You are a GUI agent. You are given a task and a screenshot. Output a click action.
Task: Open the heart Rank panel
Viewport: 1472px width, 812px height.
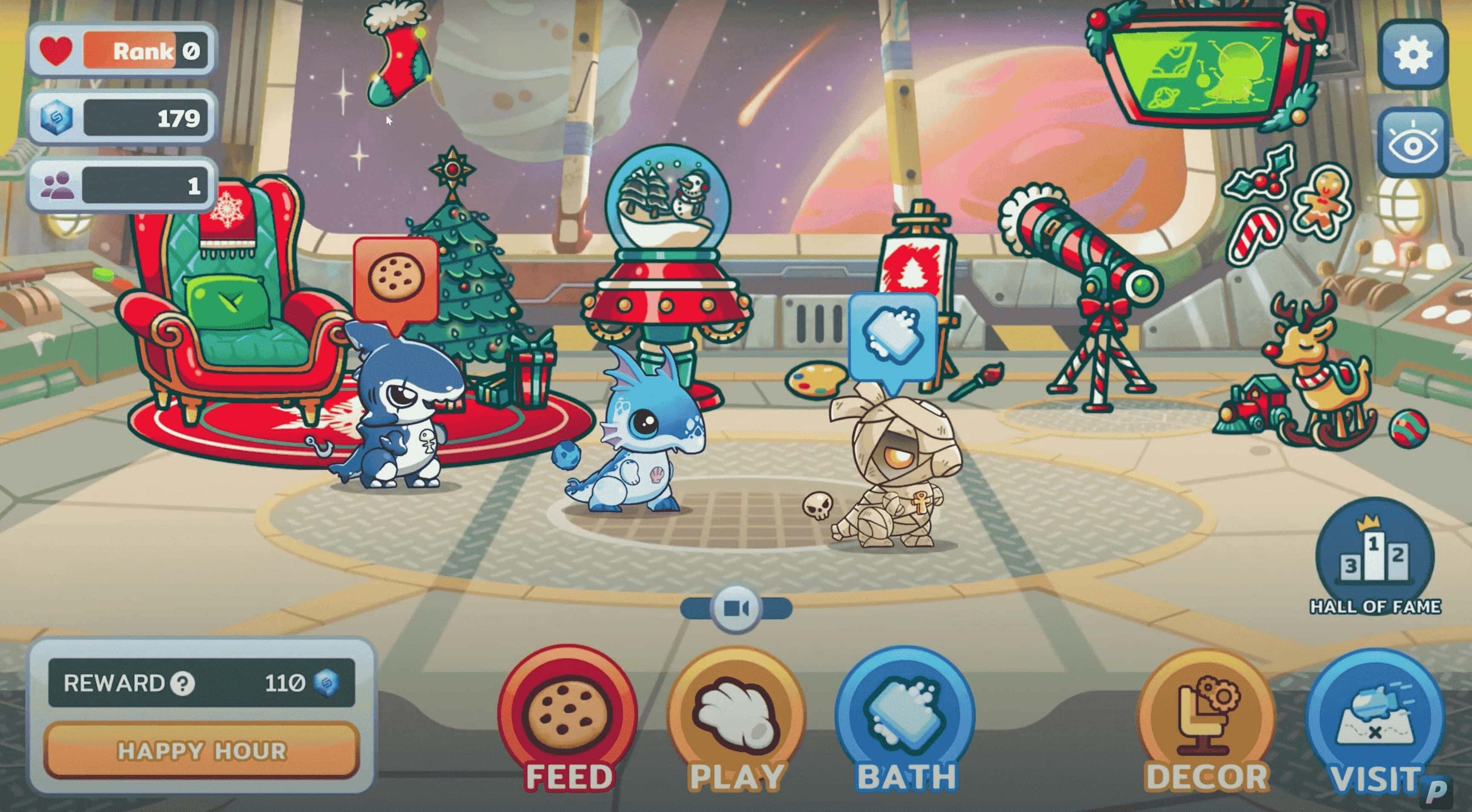pos(122,52)
